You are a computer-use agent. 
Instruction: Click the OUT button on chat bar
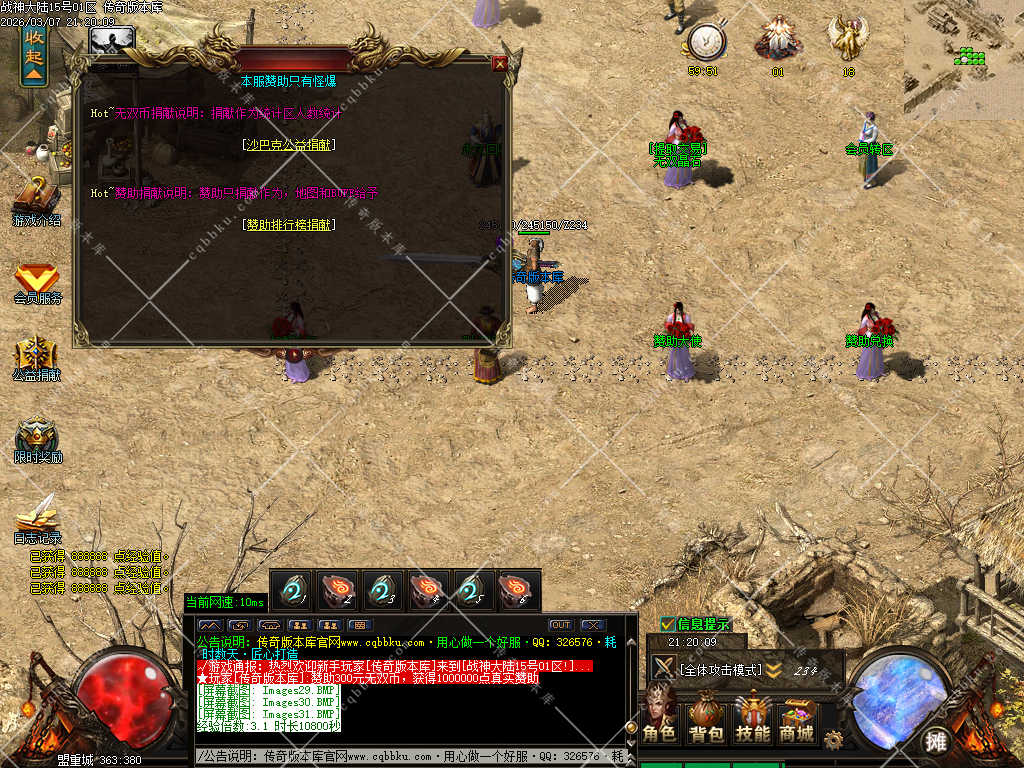tap(560, 625)
